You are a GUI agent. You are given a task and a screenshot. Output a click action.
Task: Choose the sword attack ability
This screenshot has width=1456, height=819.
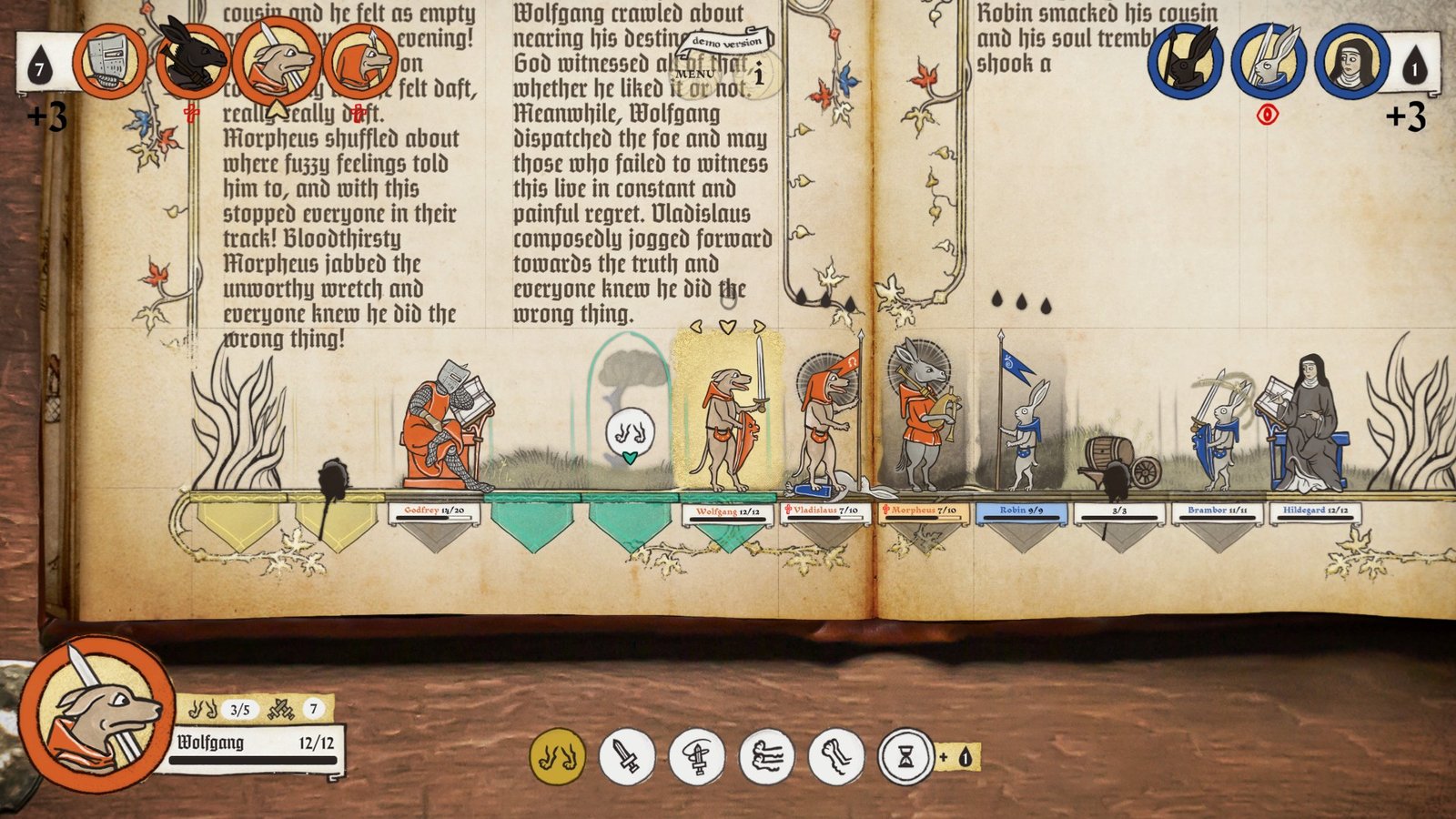click(626, 756)
